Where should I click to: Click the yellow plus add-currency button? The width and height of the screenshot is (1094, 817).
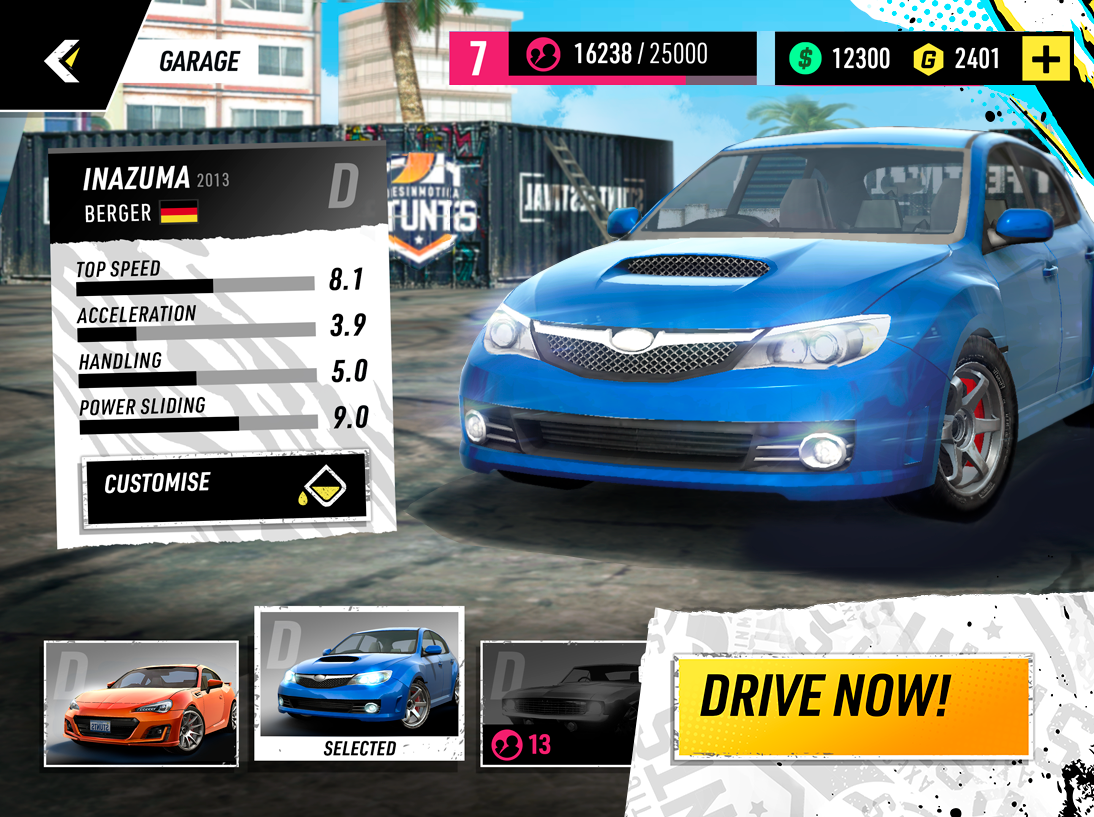click(1045, 60)
